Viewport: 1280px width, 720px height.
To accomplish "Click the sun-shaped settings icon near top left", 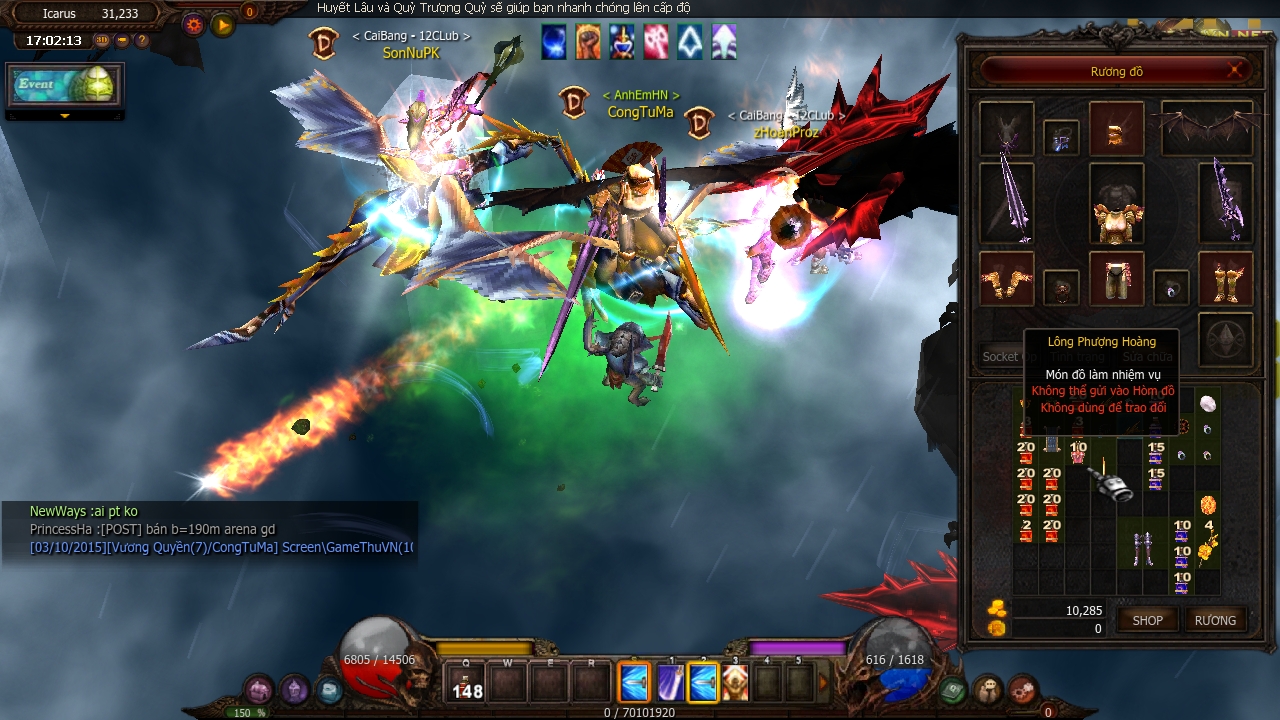I will click(x=193, y=25).
